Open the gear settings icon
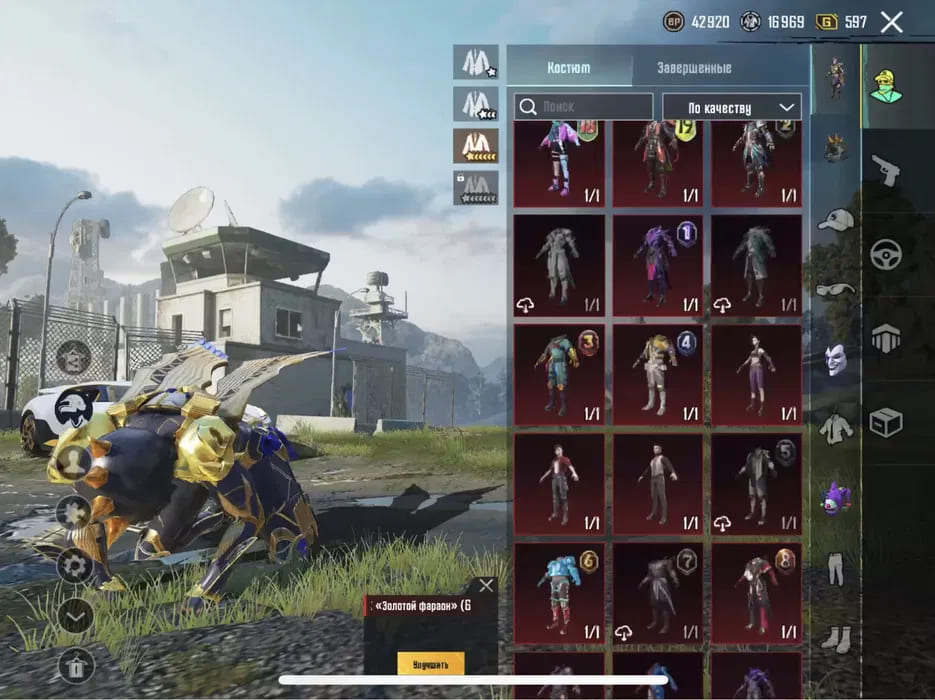Screen dimensions: 935x700 (x=75, y=566)
